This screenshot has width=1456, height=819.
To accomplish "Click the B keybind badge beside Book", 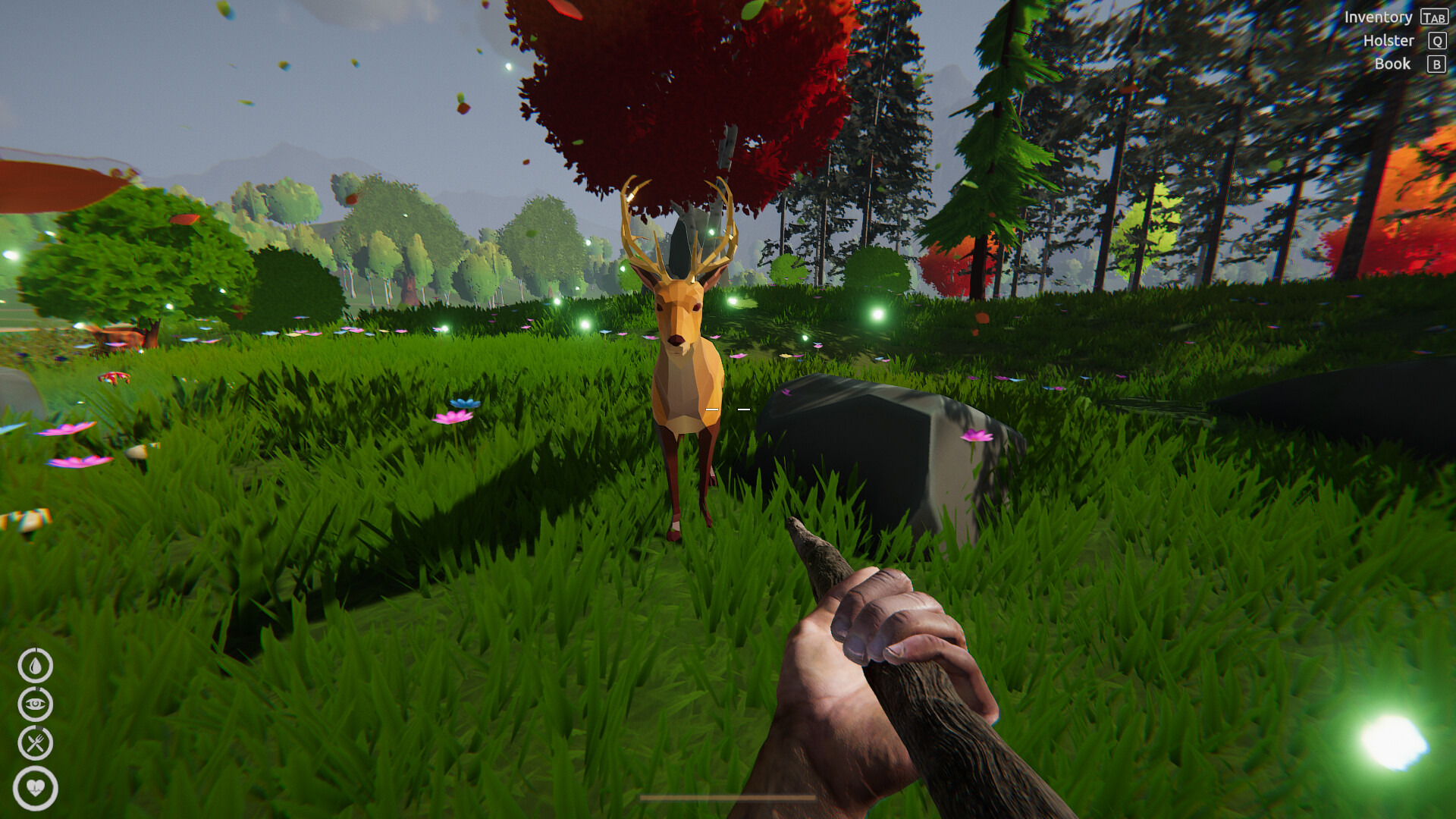I will [x=1436, y=64].
